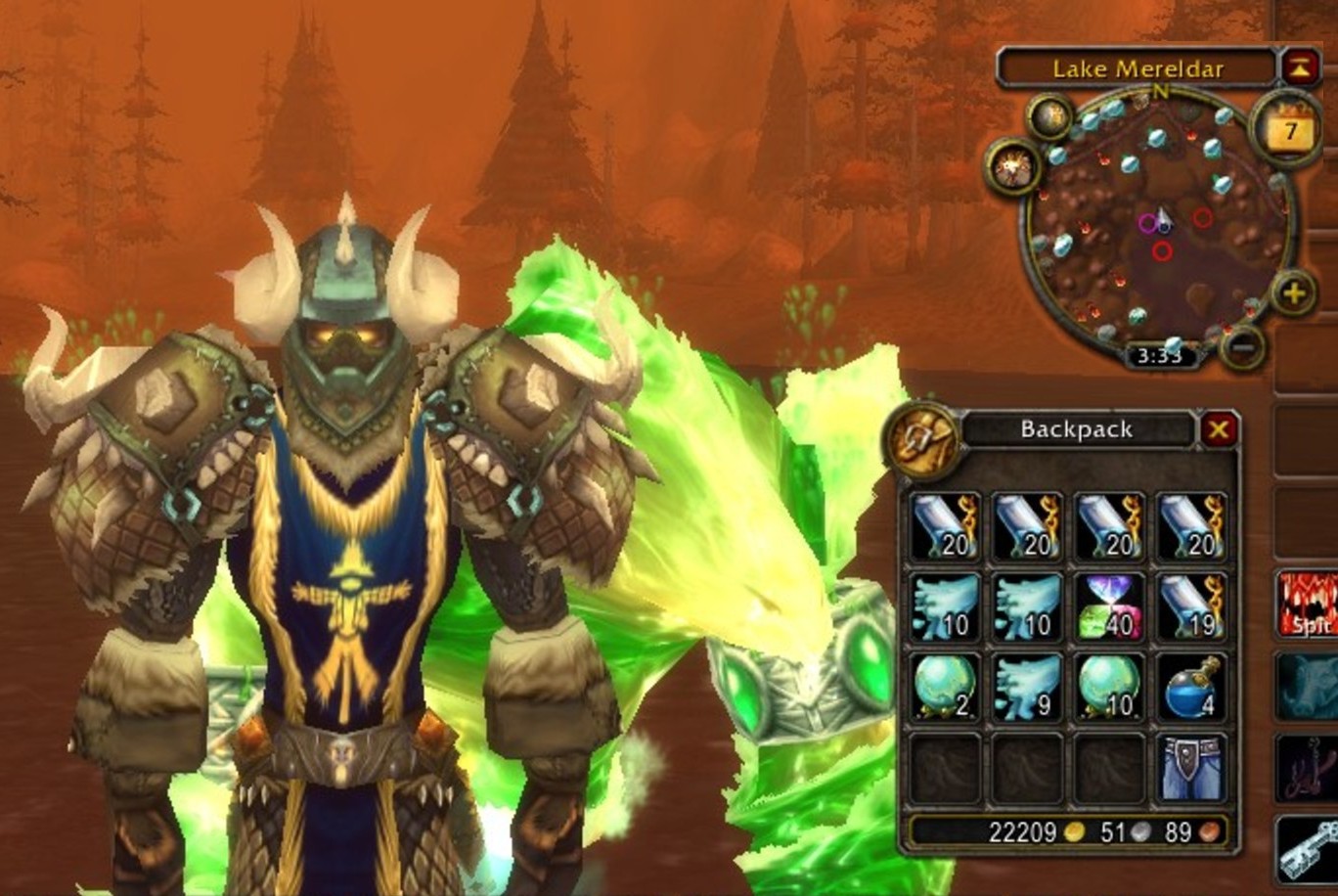Close the Backpack window
This screenshot has height=896, width=1338.
pos(1220,430)
